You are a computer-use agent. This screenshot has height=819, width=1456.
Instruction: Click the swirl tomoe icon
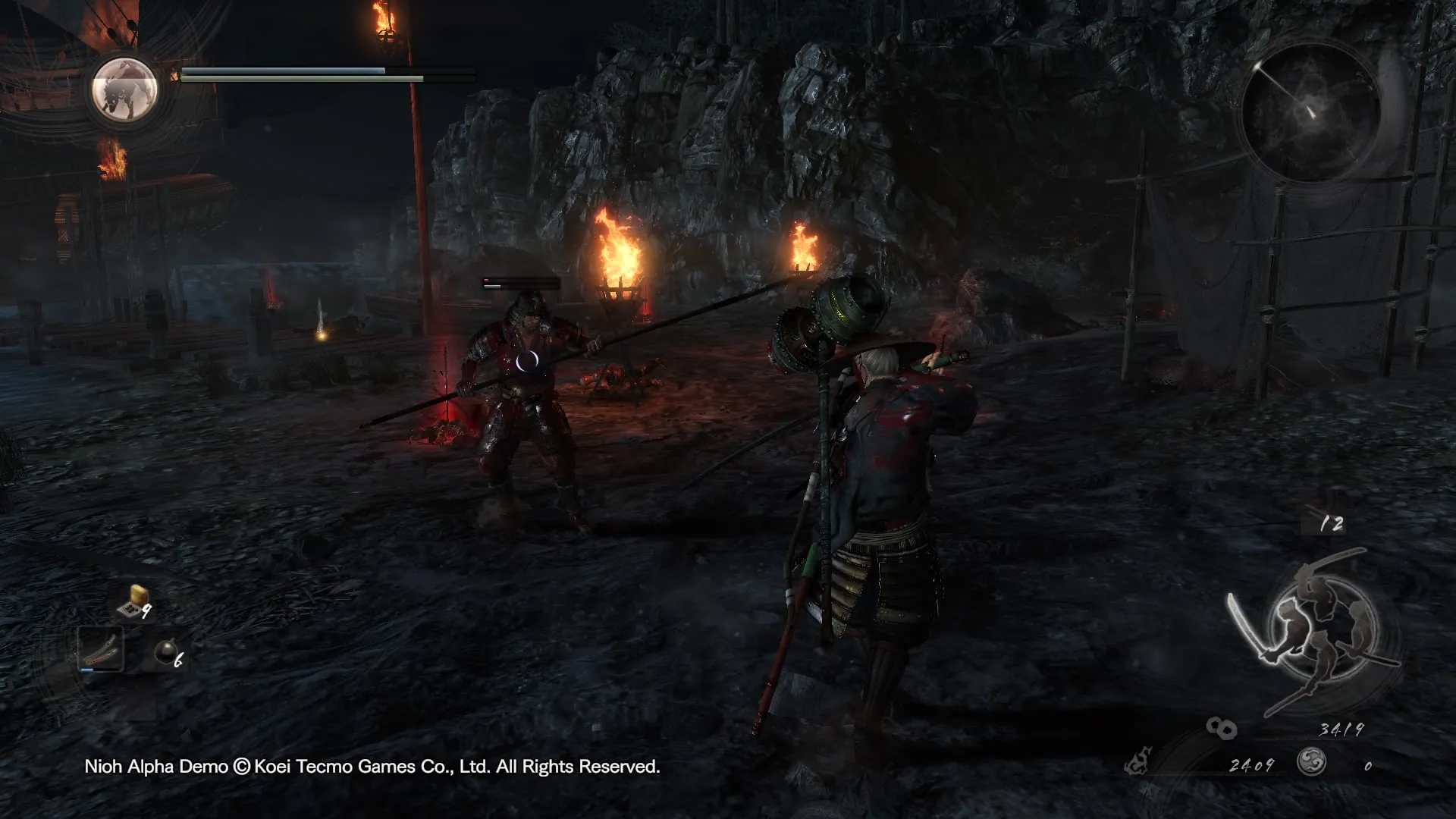point(1311,761)
